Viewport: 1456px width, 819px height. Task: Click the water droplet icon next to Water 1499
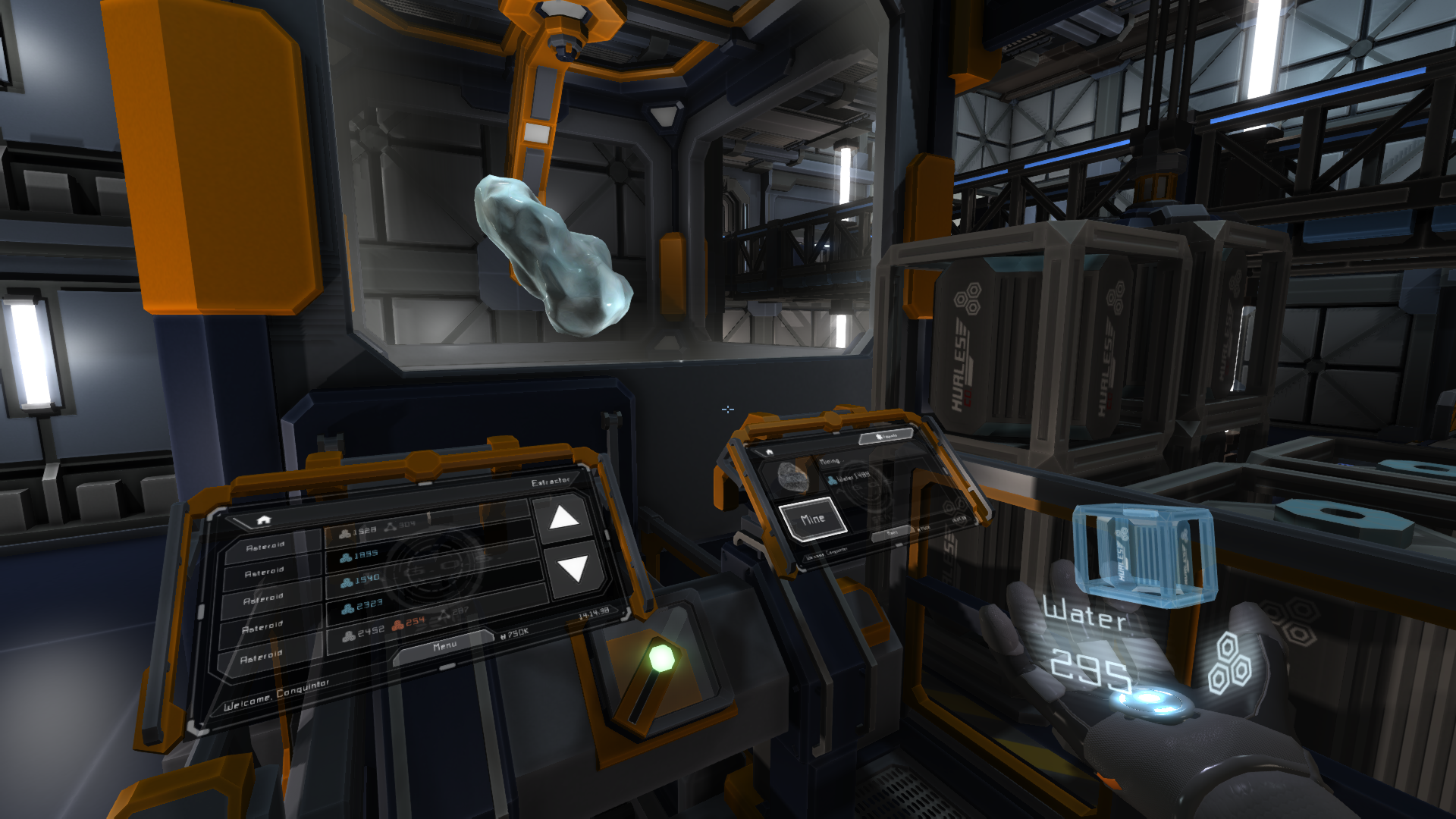tap(832, 480)
